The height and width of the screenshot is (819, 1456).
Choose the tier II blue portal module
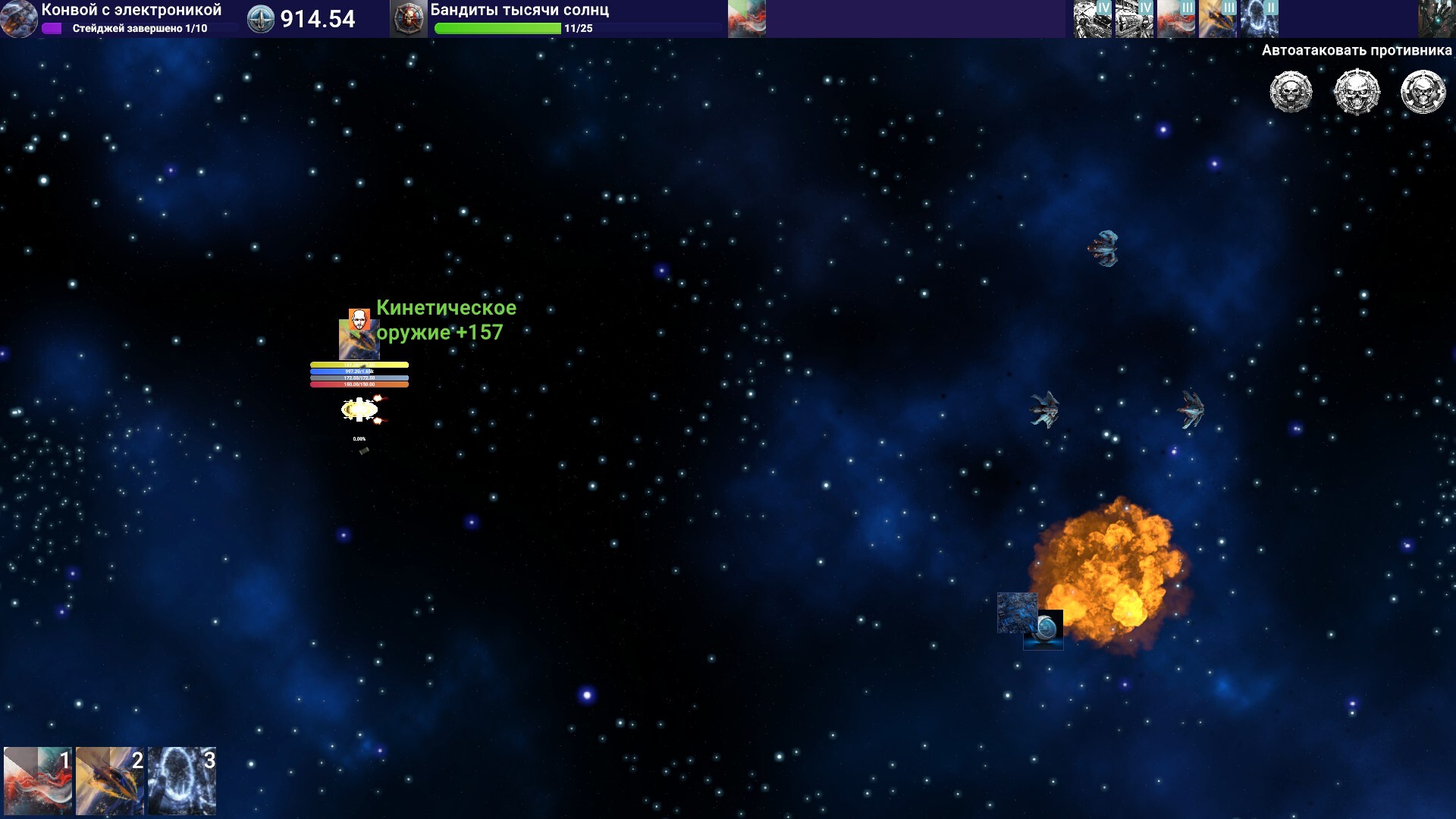tap(1260, 19)
